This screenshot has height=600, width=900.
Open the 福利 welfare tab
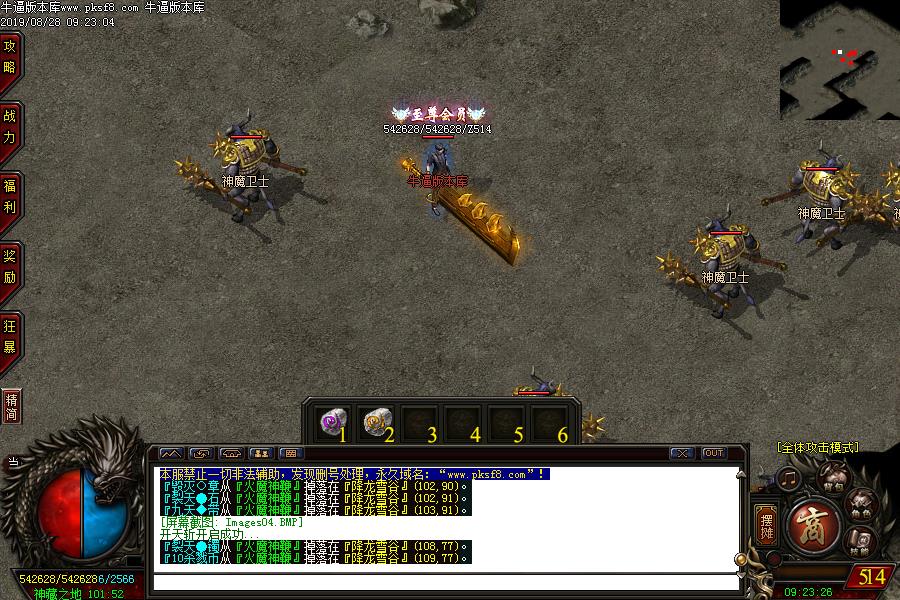(x=10, y=196)
